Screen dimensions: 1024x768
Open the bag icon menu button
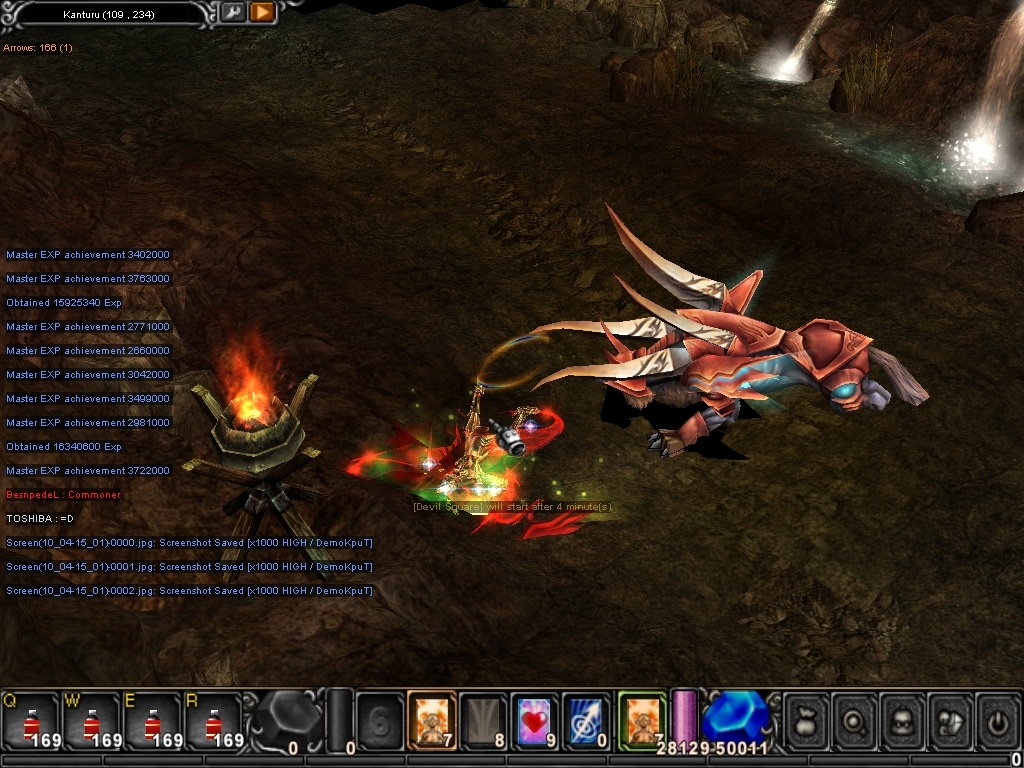[808, 720]
